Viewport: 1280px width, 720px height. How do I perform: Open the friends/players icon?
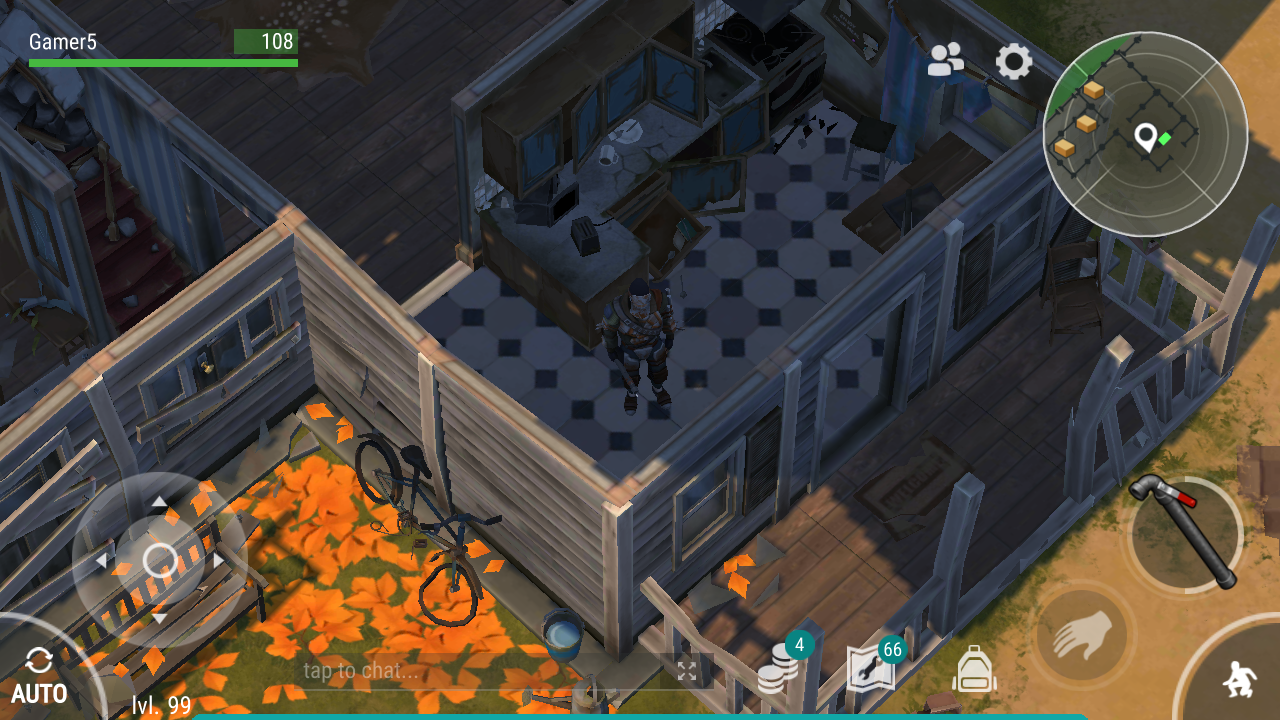(x=945, y=61)
